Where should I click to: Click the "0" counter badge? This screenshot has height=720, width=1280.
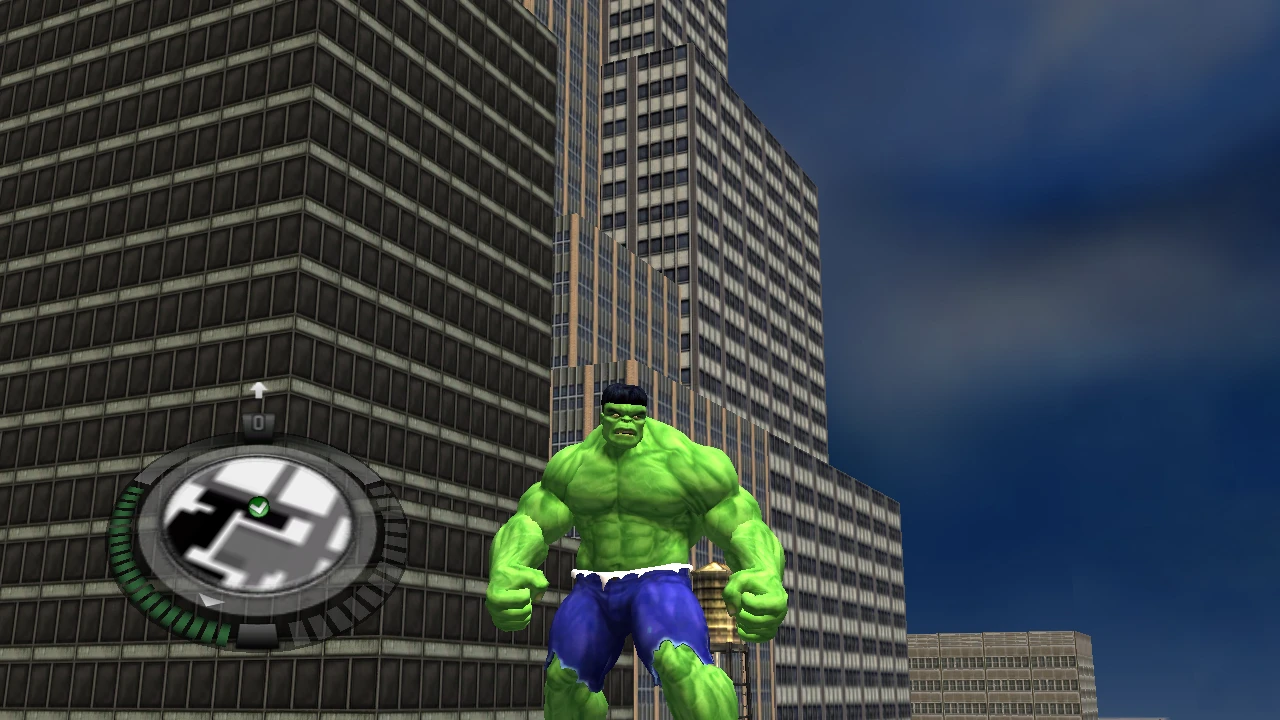point(259,424)
